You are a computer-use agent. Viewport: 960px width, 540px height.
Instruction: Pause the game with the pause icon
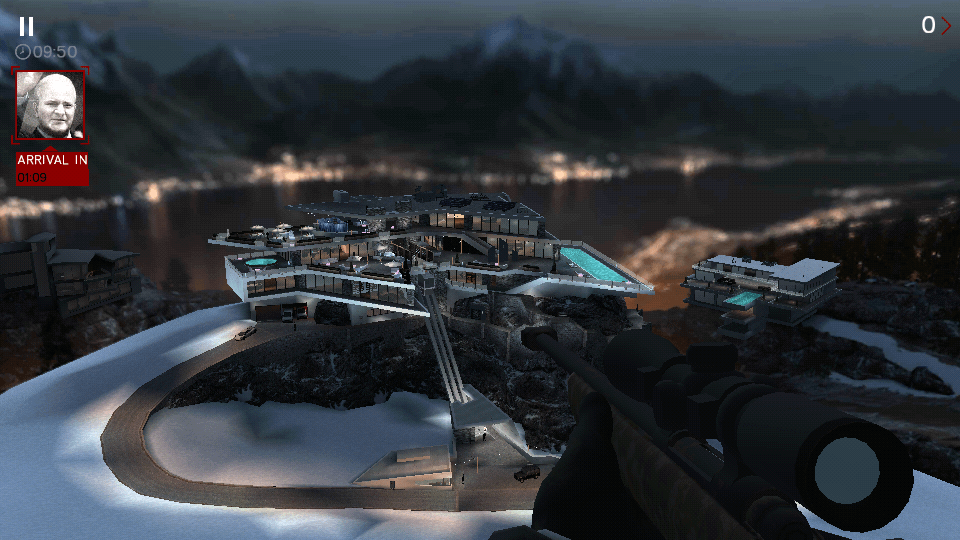coord(26,27)
